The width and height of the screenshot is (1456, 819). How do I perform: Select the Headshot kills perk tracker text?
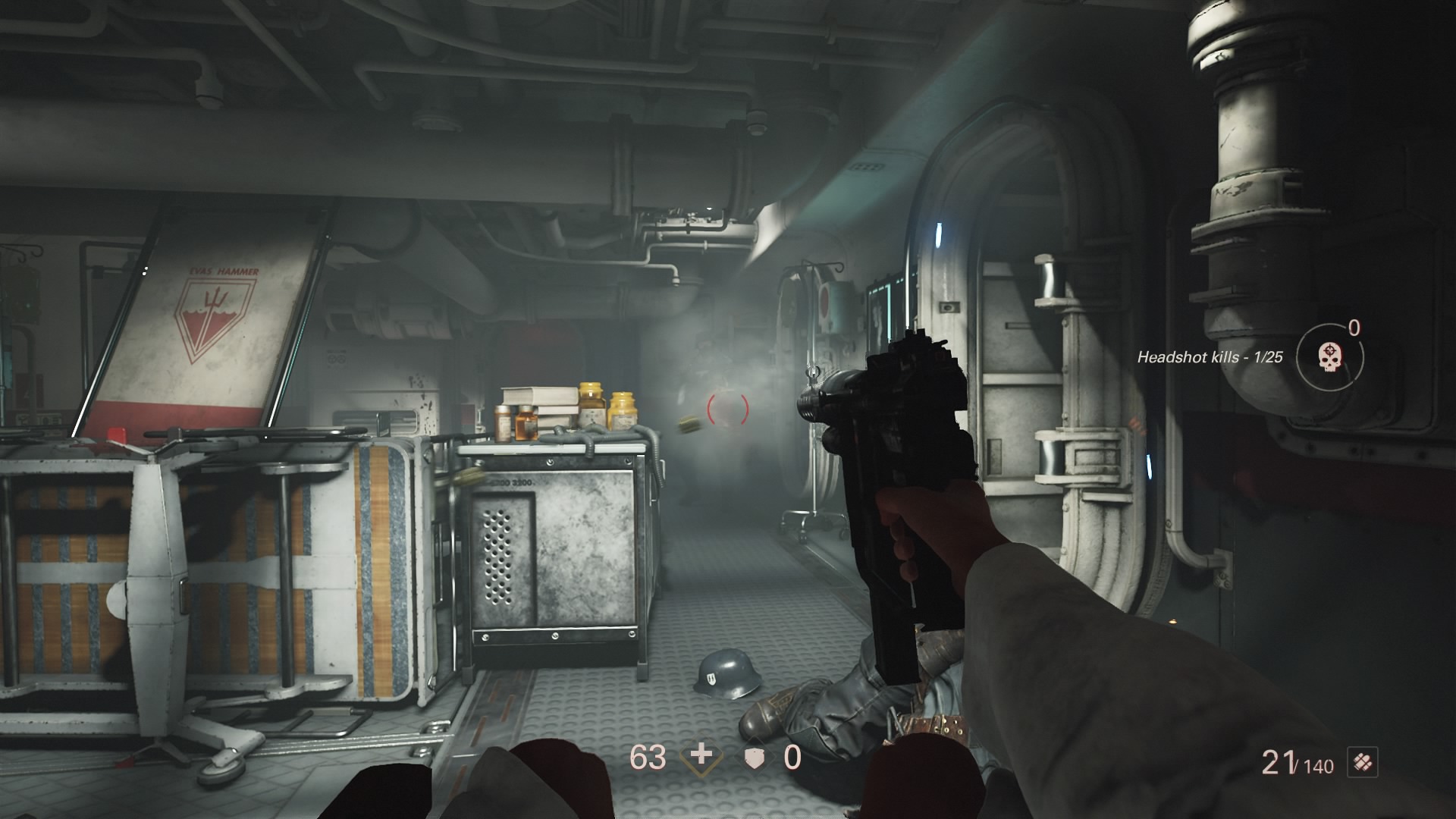click(x=1210, y=357)
